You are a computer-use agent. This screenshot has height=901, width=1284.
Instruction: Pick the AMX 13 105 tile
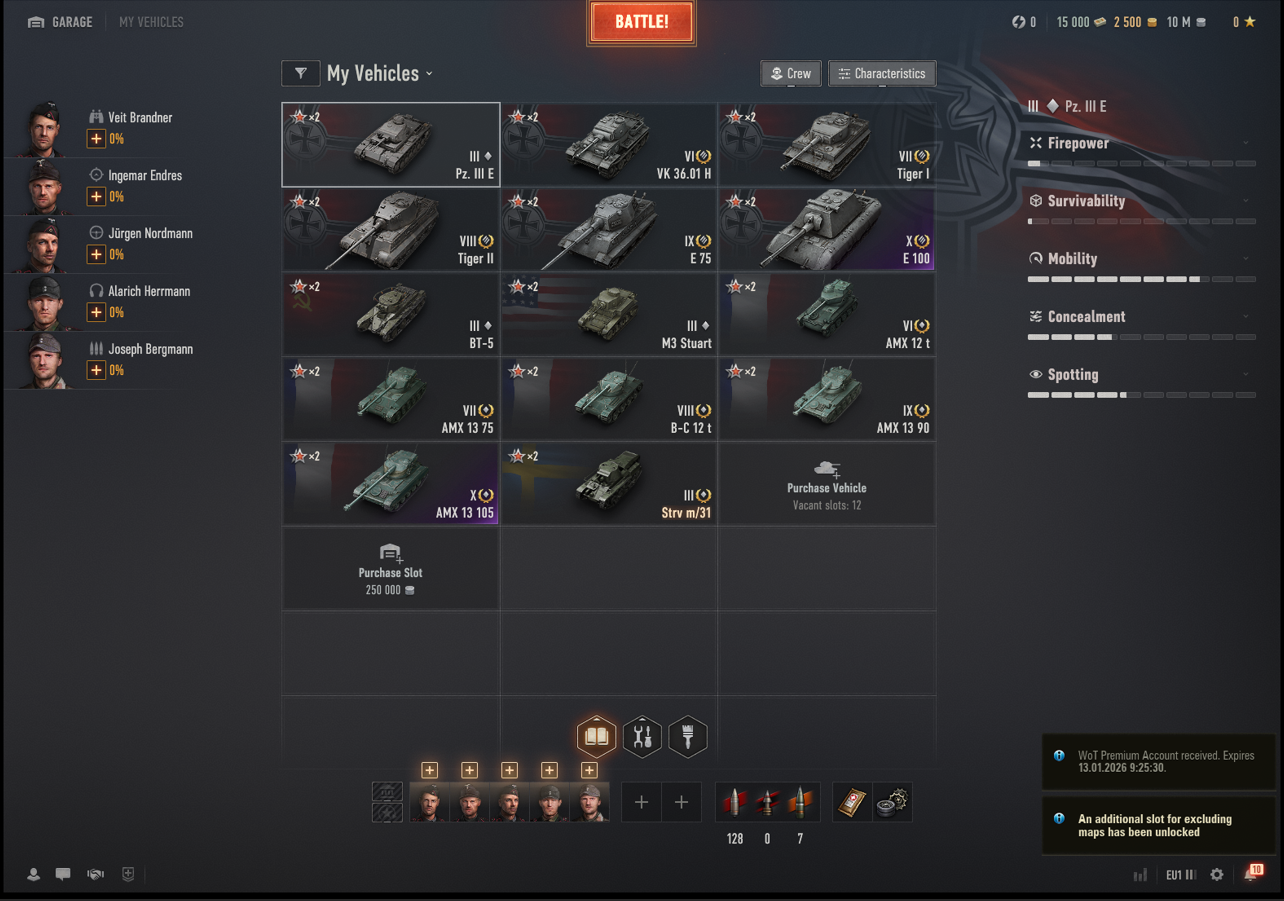click(391, 485)
